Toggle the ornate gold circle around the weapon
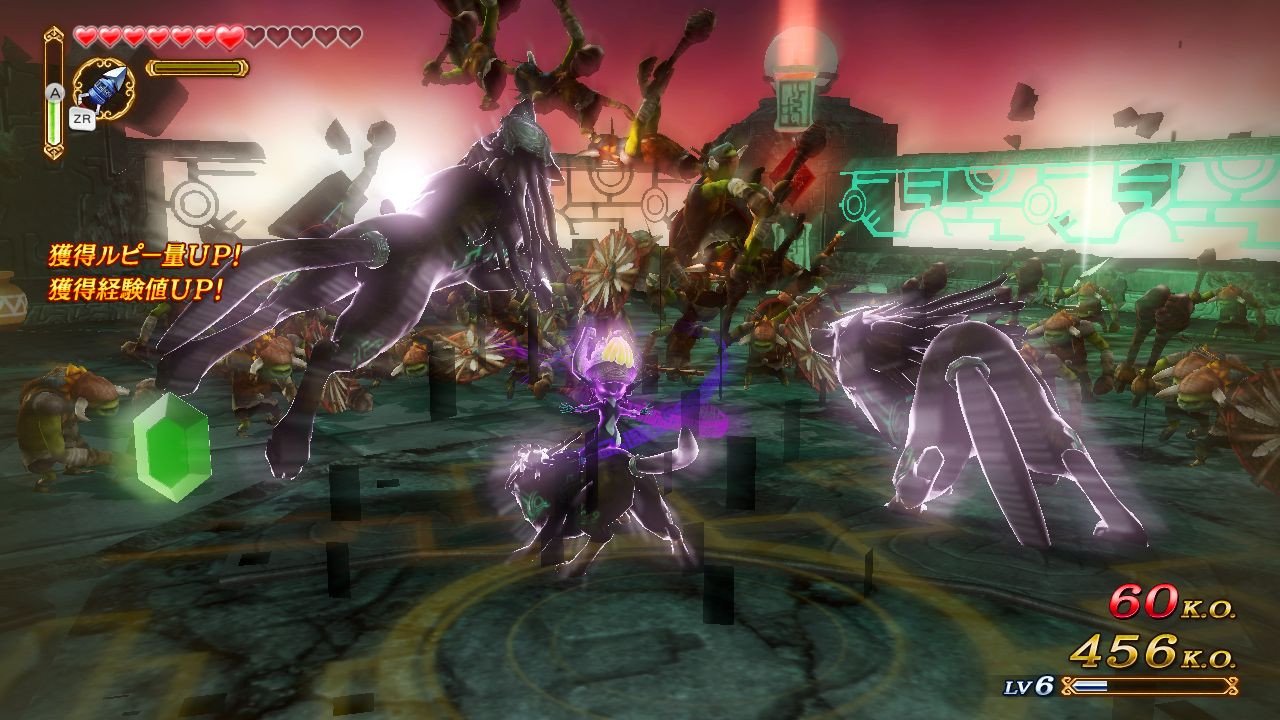1280x720 pixels. pos(100,88)
